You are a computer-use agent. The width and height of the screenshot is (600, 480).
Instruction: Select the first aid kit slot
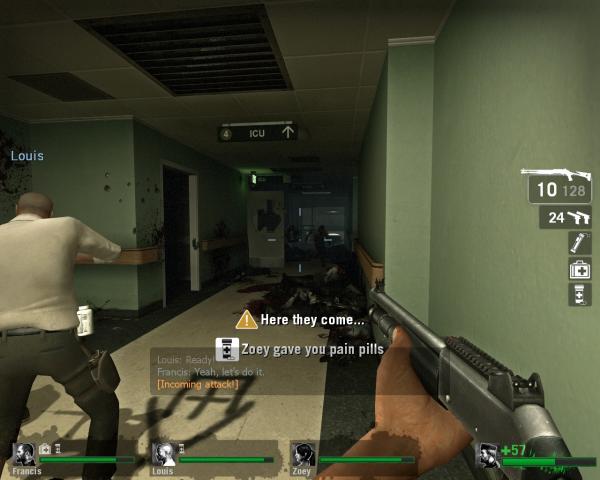click(580, 268)
